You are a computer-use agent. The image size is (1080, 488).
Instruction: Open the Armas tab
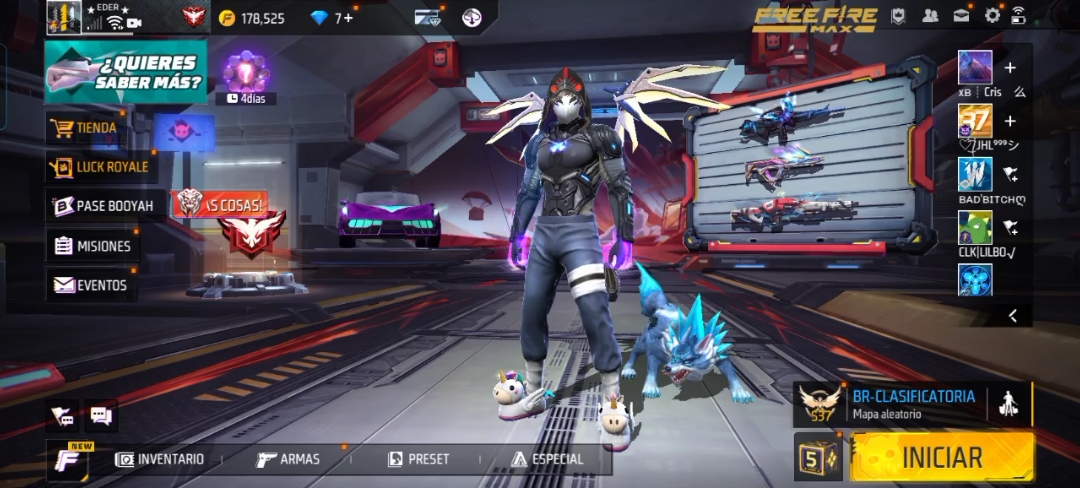pyautogui.click(x=289, y=459)
